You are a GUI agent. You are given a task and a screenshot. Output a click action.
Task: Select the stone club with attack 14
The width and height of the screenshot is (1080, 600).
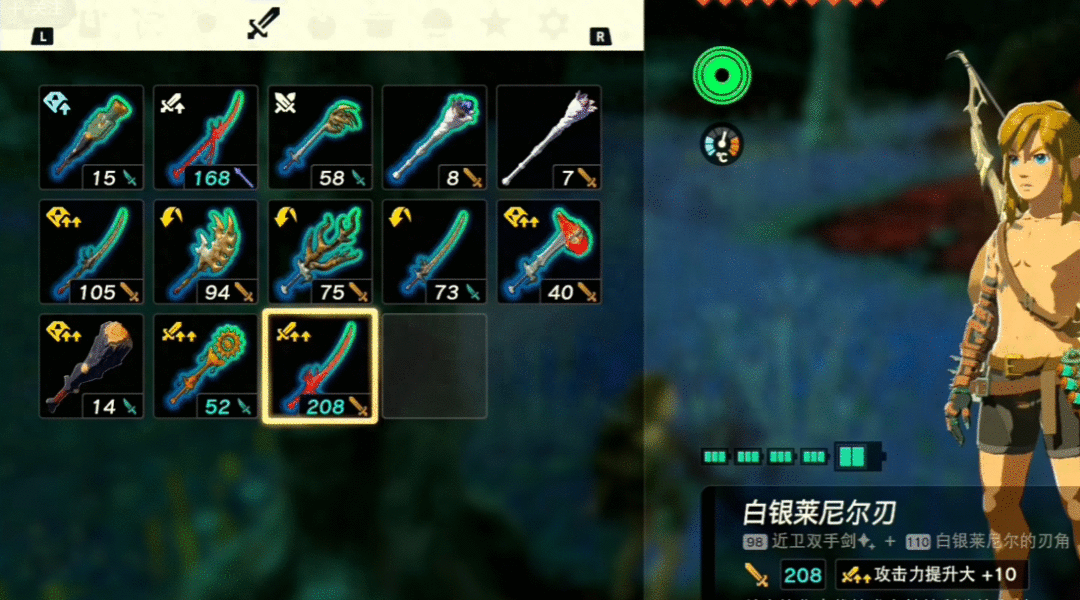coord(92,366)
